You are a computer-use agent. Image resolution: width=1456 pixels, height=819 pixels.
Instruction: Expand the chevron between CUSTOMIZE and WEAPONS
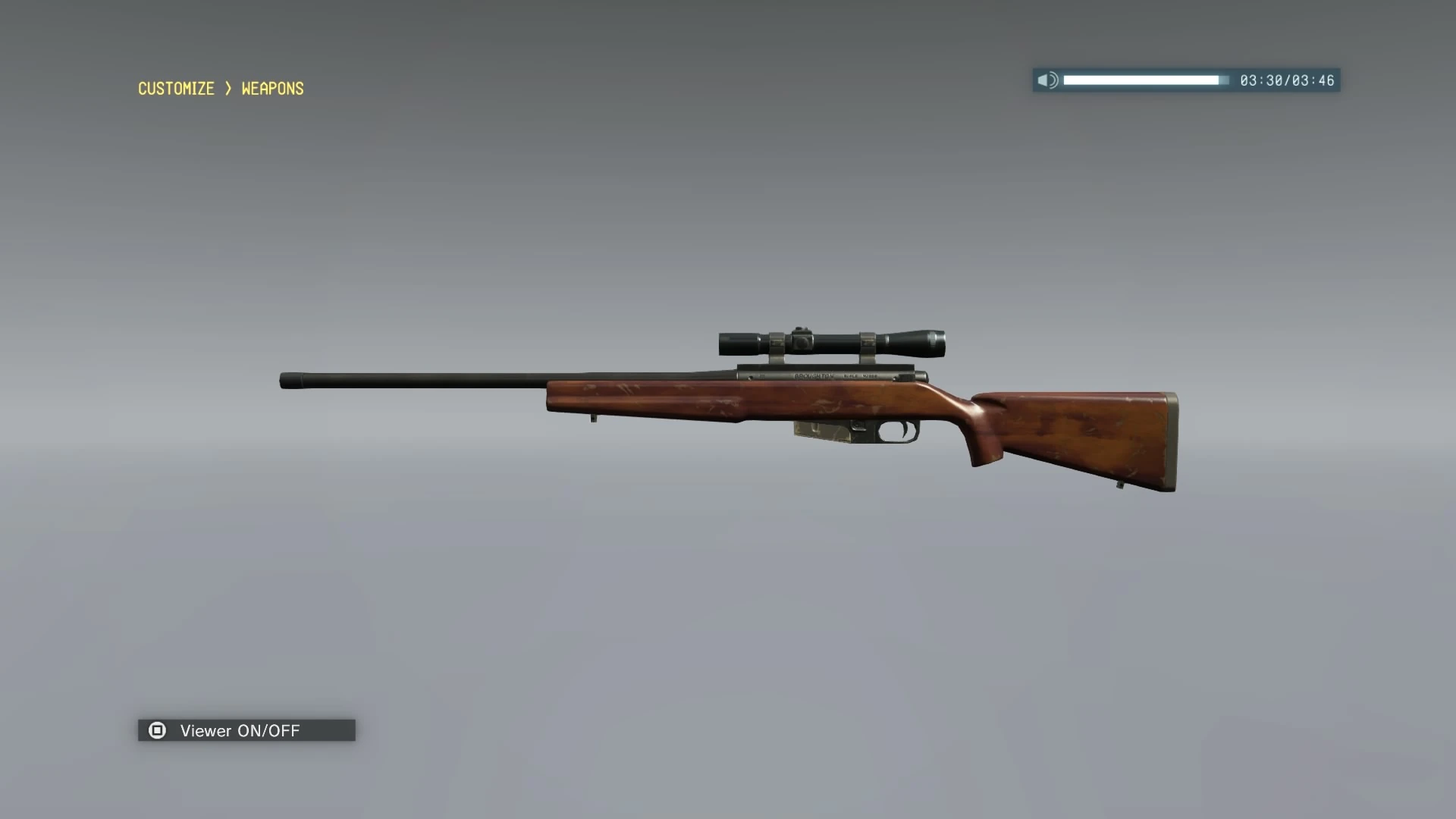coord(227,89)
